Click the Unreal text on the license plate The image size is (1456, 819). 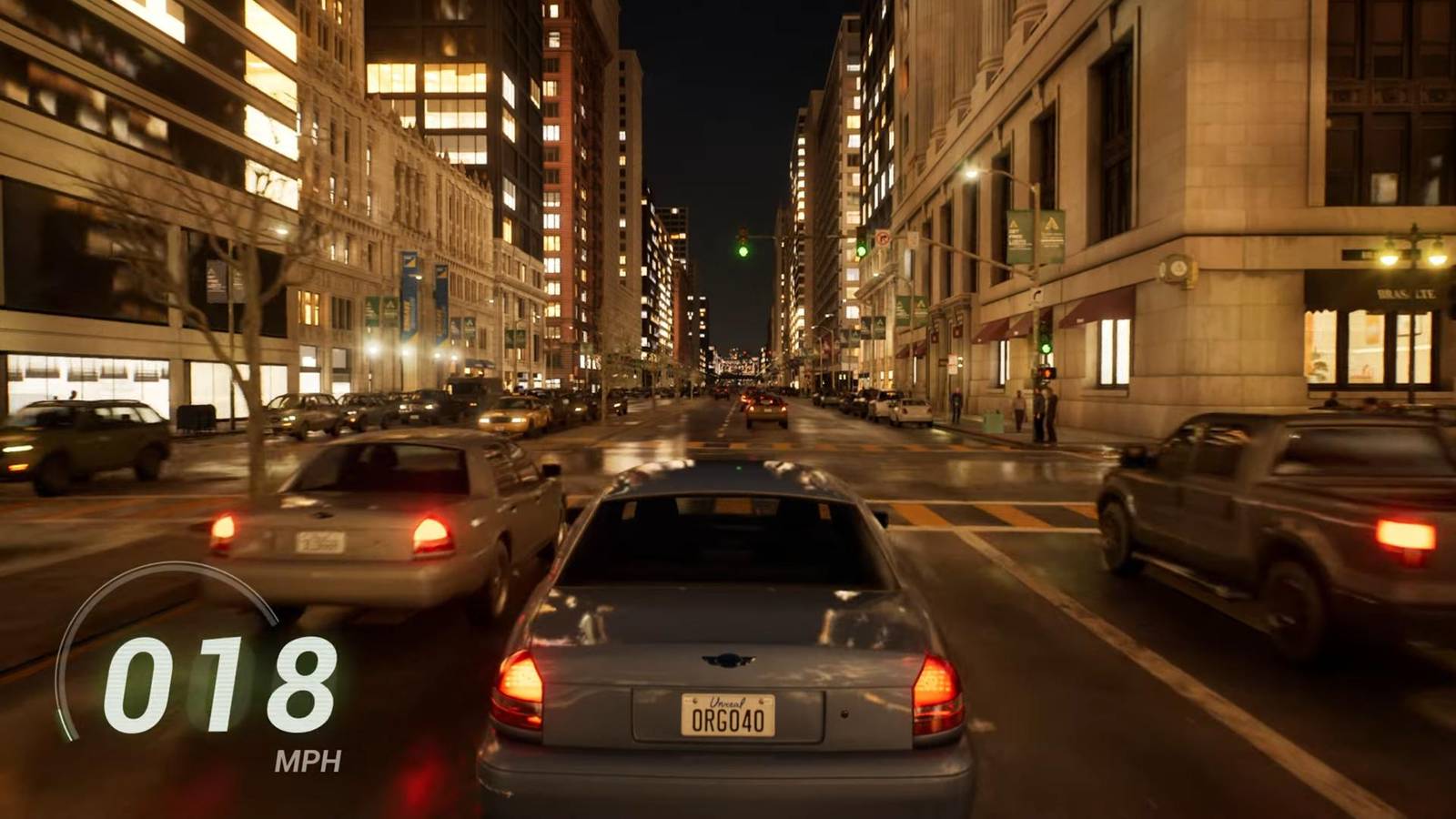tap(726, 701)
